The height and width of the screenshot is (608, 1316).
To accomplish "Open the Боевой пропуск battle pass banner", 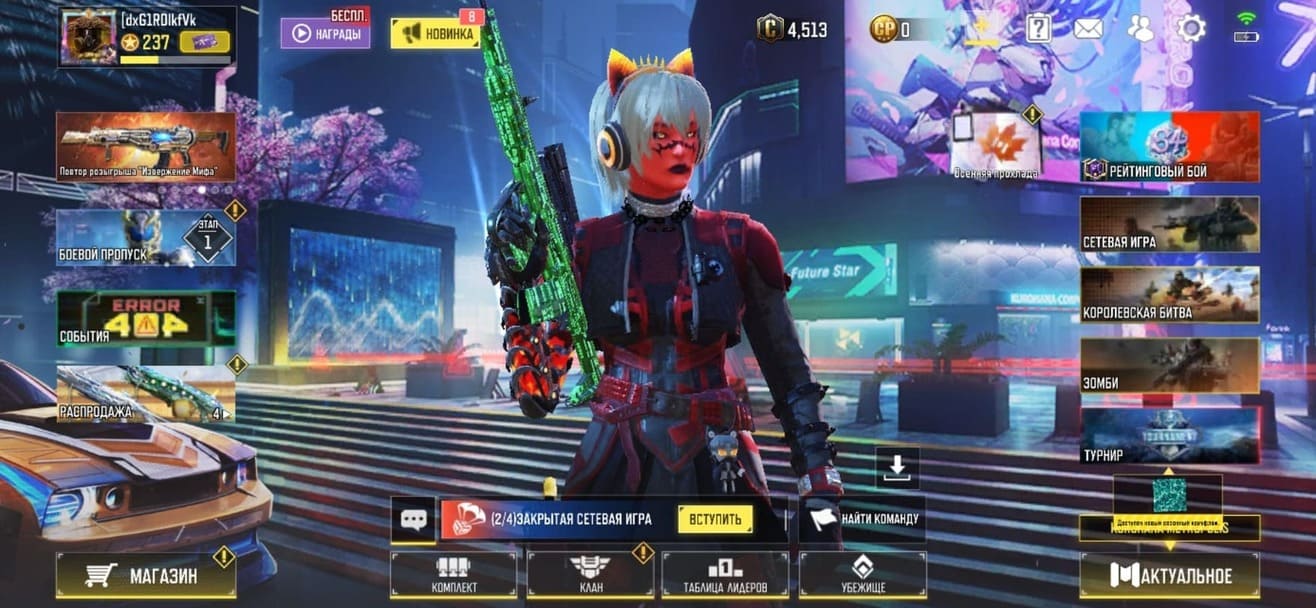I will (x=146, y=238).
